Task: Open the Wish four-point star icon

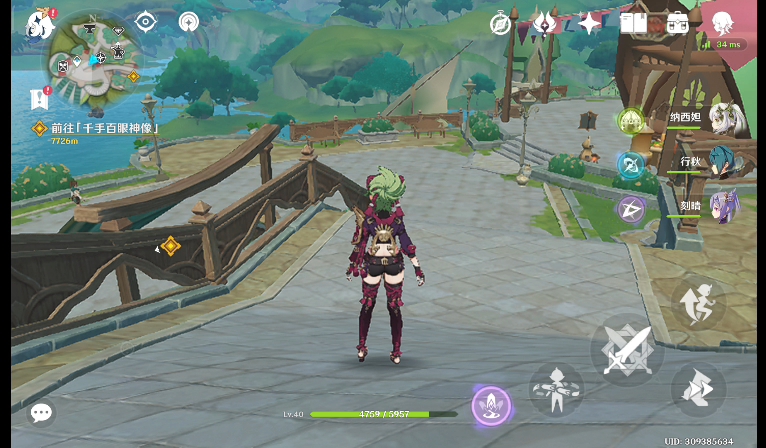Action: click(x=589, y=23)
